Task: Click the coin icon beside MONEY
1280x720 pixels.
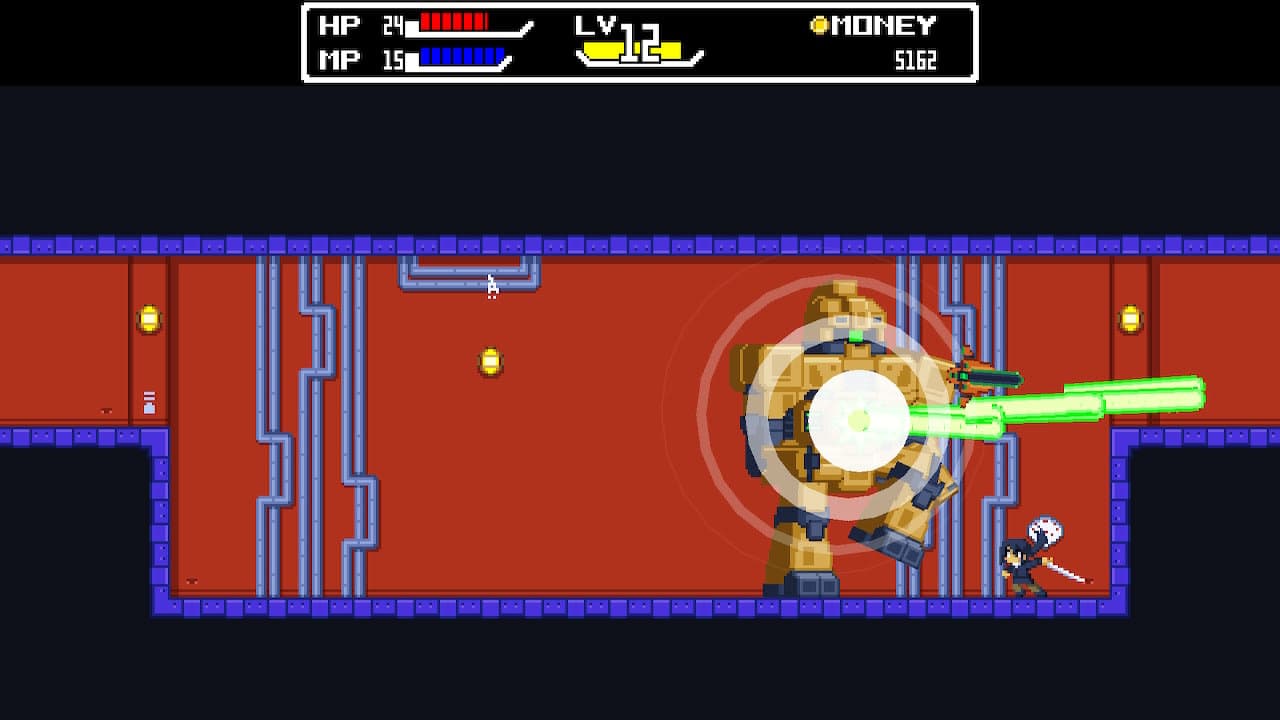Action: pos(820,24)
